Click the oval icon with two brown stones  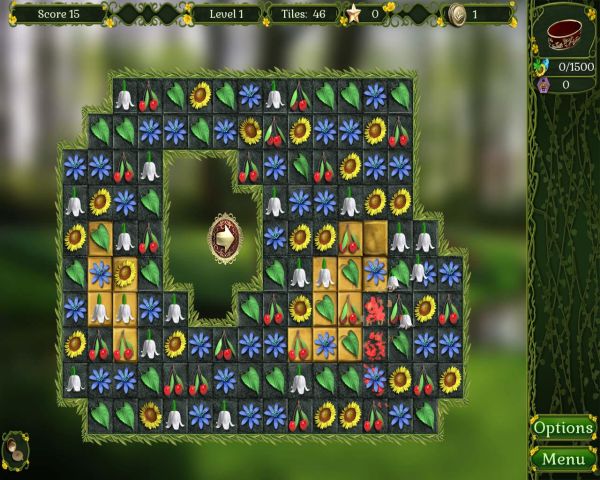15,449
